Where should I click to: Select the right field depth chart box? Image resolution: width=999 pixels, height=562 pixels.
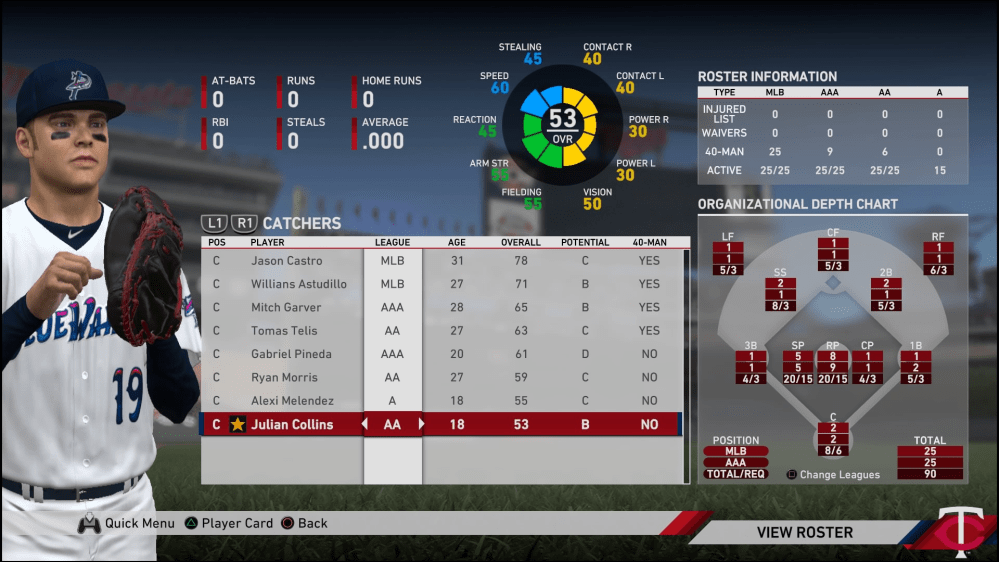click(x=938, y=258)
